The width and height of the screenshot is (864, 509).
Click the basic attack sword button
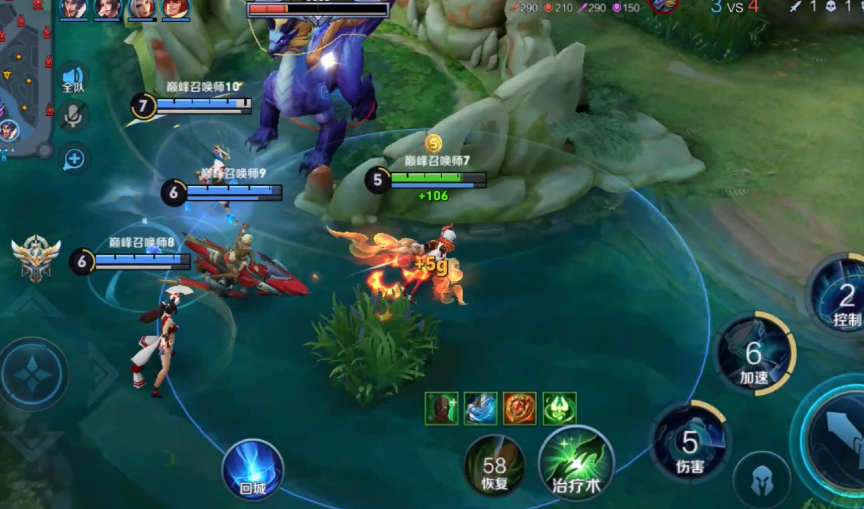pyautogui.click(x=838, y=440)
